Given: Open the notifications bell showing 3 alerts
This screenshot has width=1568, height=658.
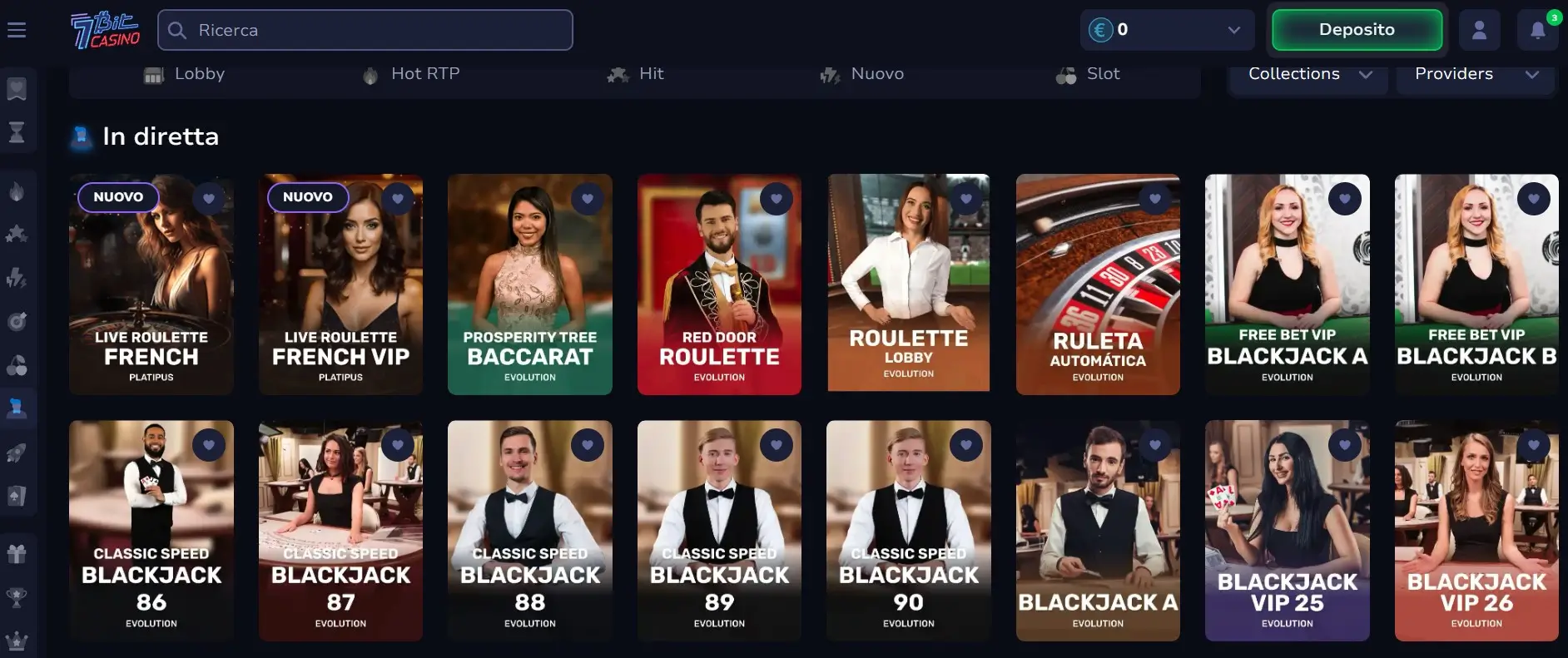Looking at the screenshot, I should pyautogui.click(x=1538, y=30).
